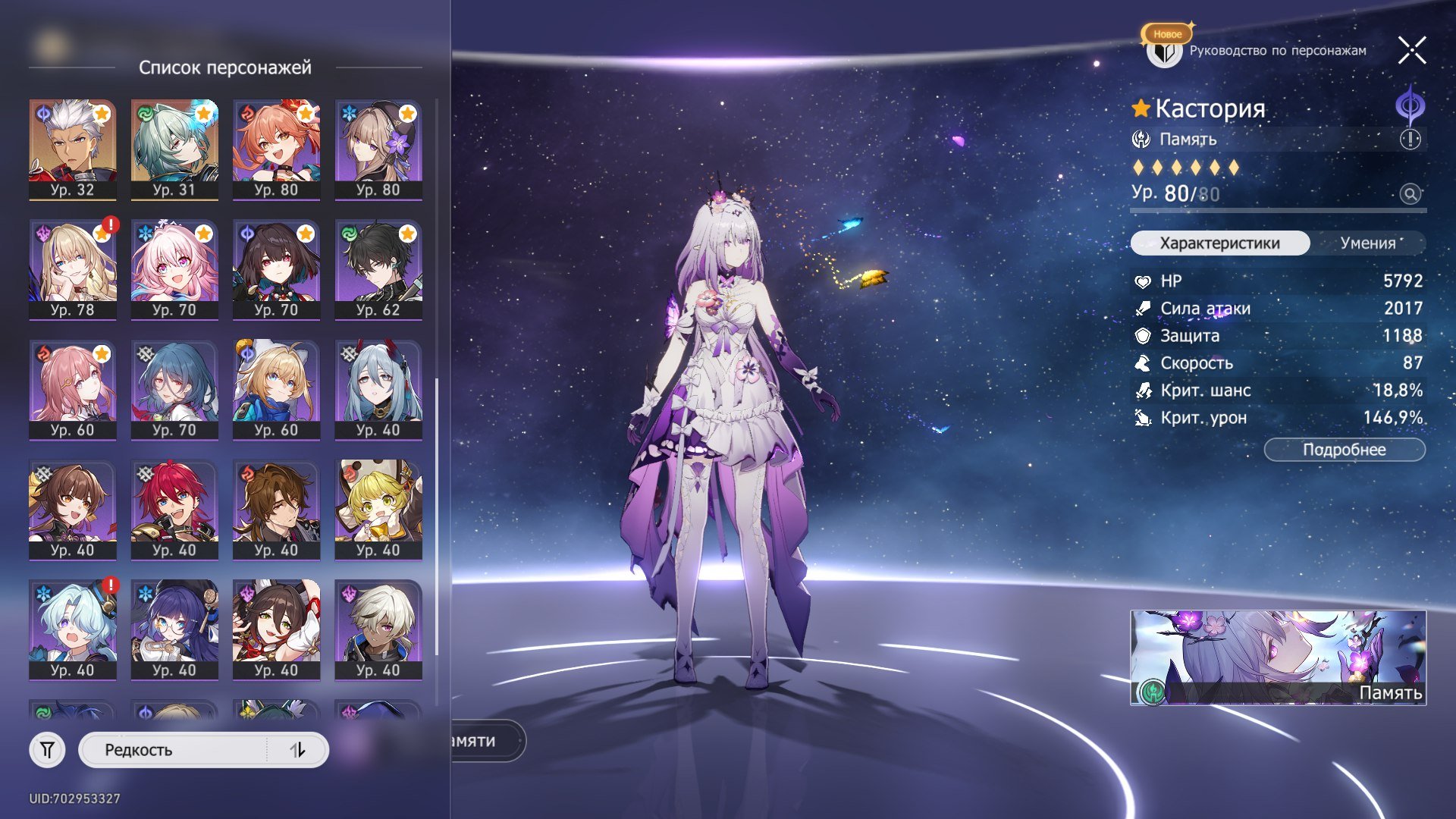
Task: Open the character list filter
Action: pos(47,750)
